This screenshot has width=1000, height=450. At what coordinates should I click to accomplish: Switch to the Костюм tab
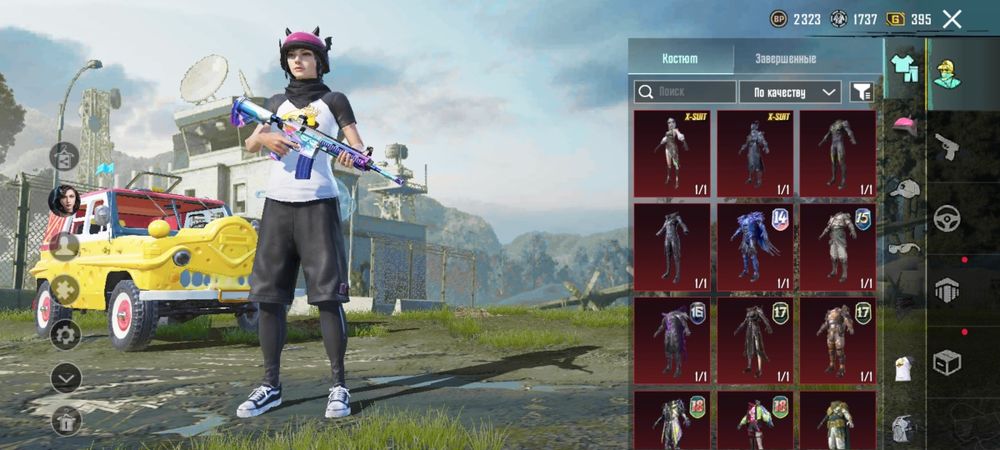coord(681,59)
